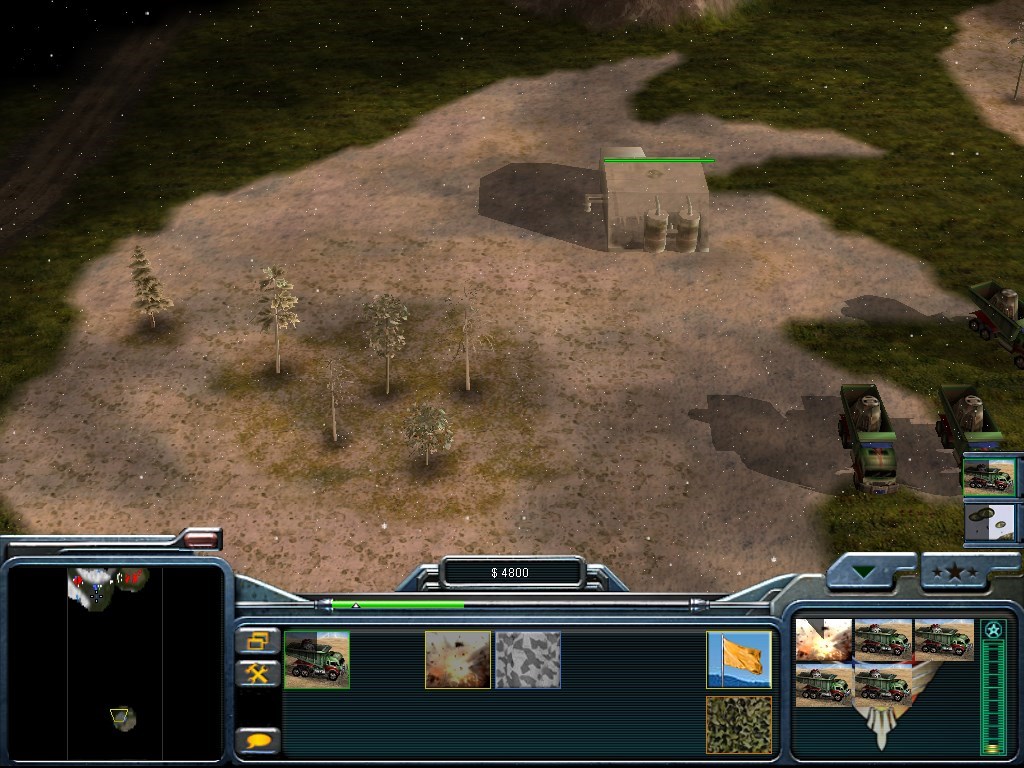Activate the paradrop shortcut on right edge

click(x=989, y=523)
